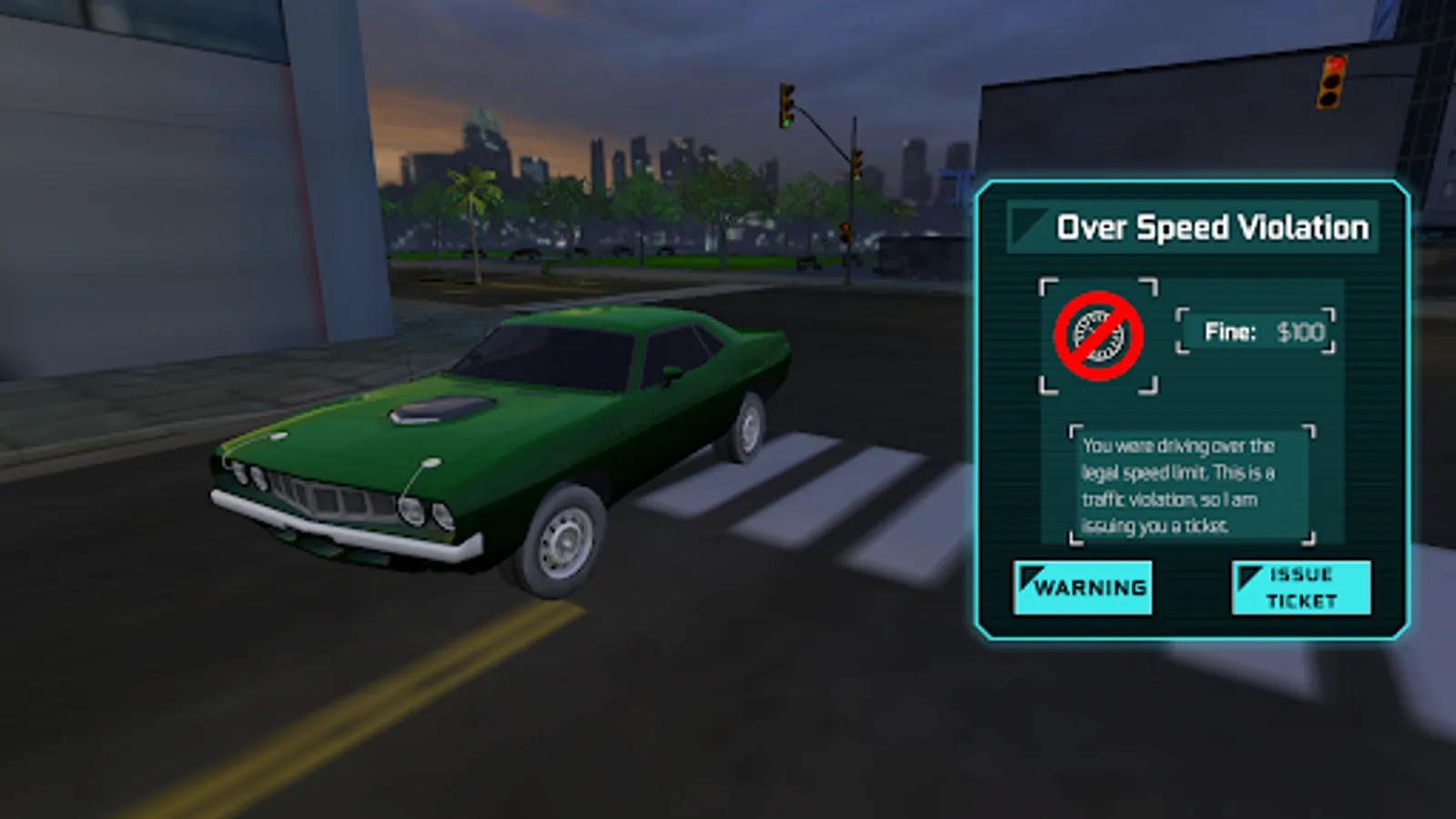The width and height of the screenshot is (1456, 819).
Task: Give the driver a WARNING instead
Action: pos(1083,587)
